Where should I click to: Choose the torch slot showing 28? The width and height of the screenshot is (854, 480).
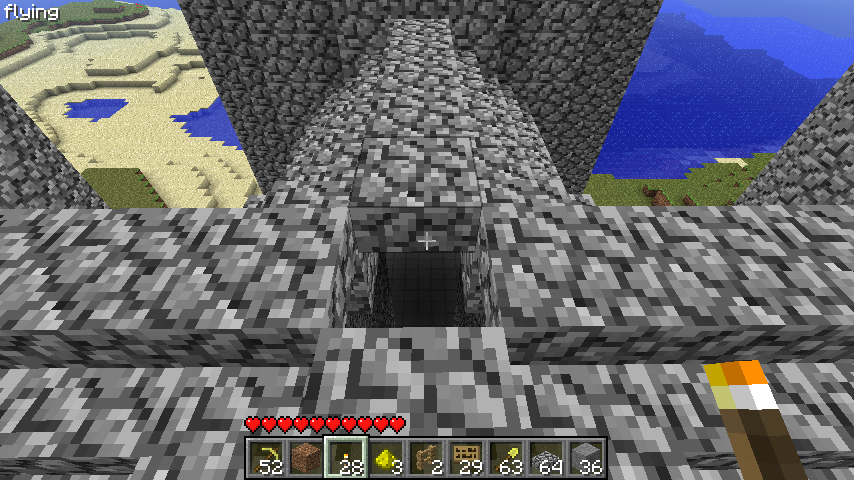[x=347, y=458]
